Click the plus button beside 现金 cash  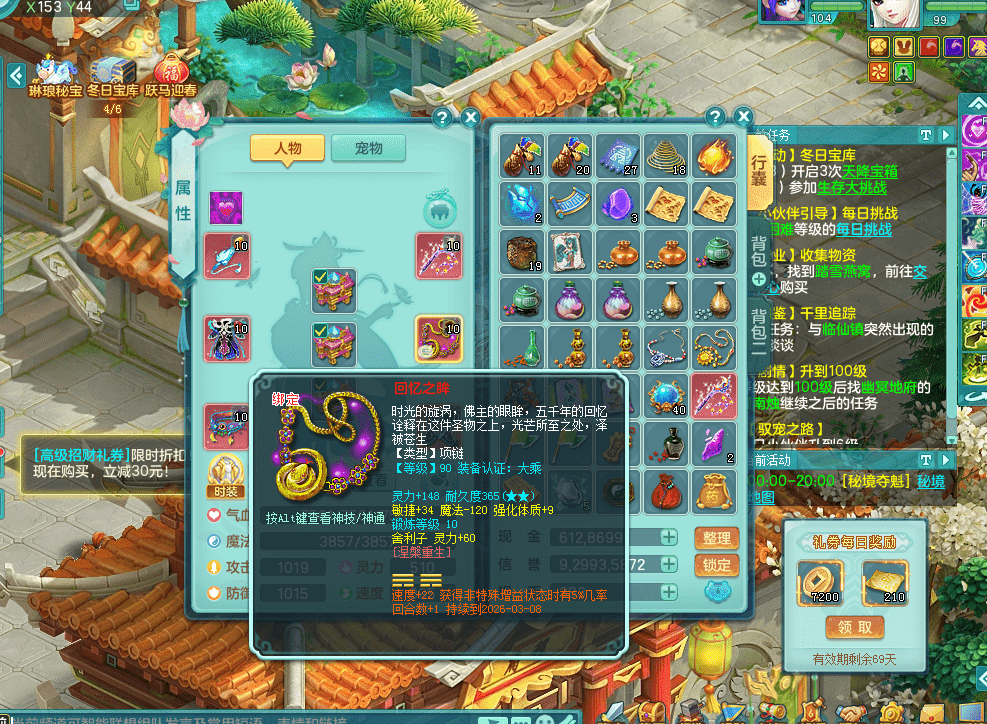click(x=669, y=538)
